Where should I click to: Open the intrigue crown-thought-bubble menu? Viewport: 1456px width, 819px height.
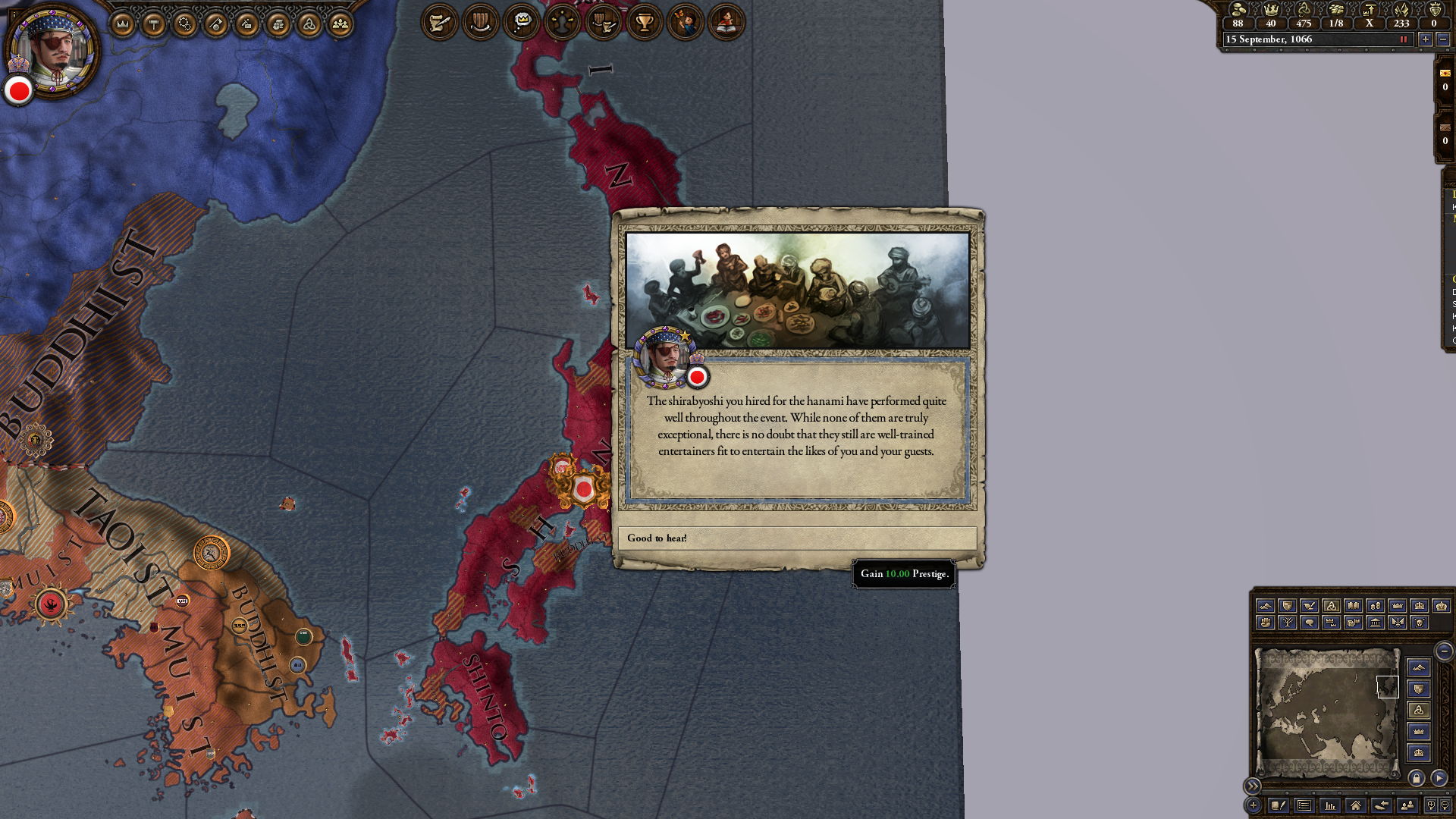click(x=520, y=23)
